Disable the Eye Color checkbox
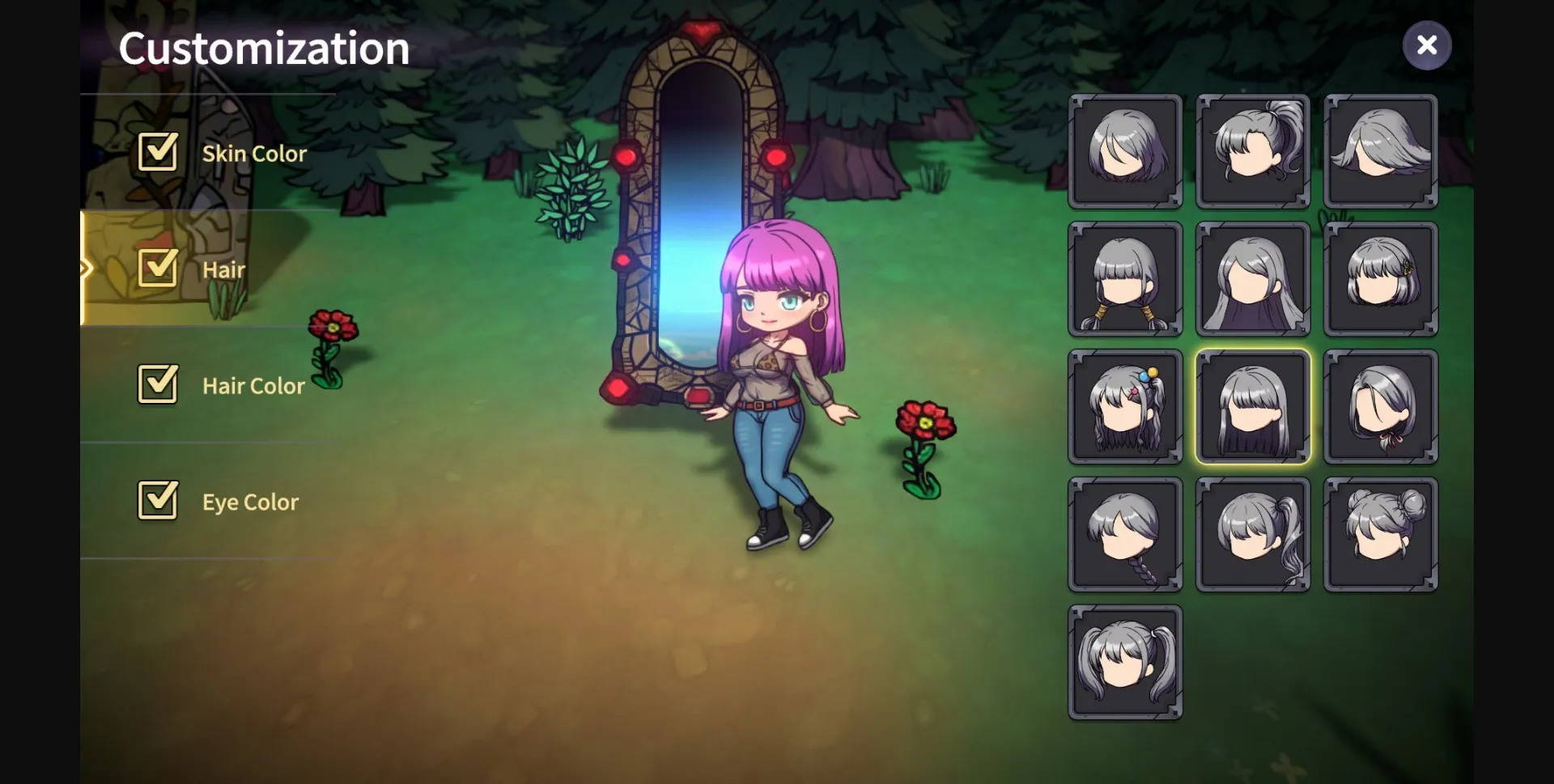Image resolution: width=1554 pixels, height=784 pixels. [158, 501]
